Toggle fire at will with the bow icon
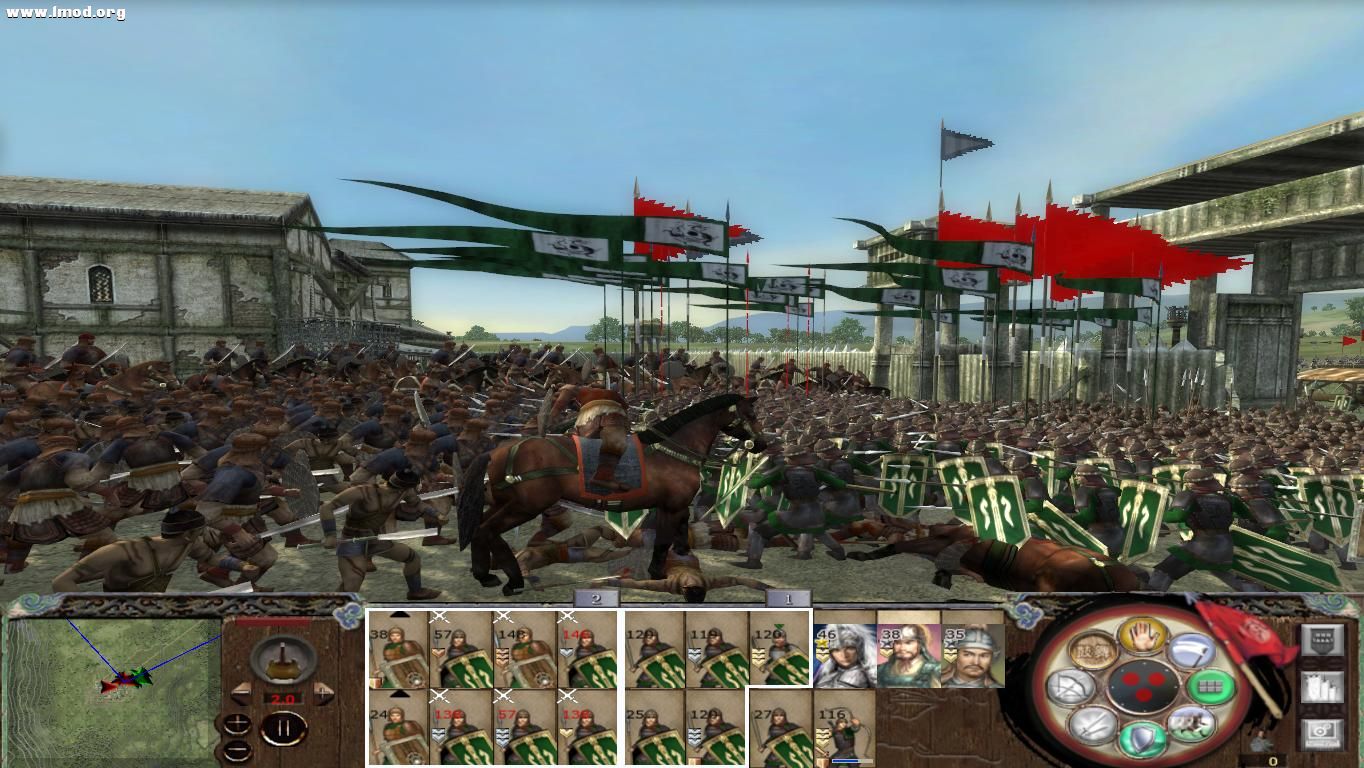 pos(1070,685)
